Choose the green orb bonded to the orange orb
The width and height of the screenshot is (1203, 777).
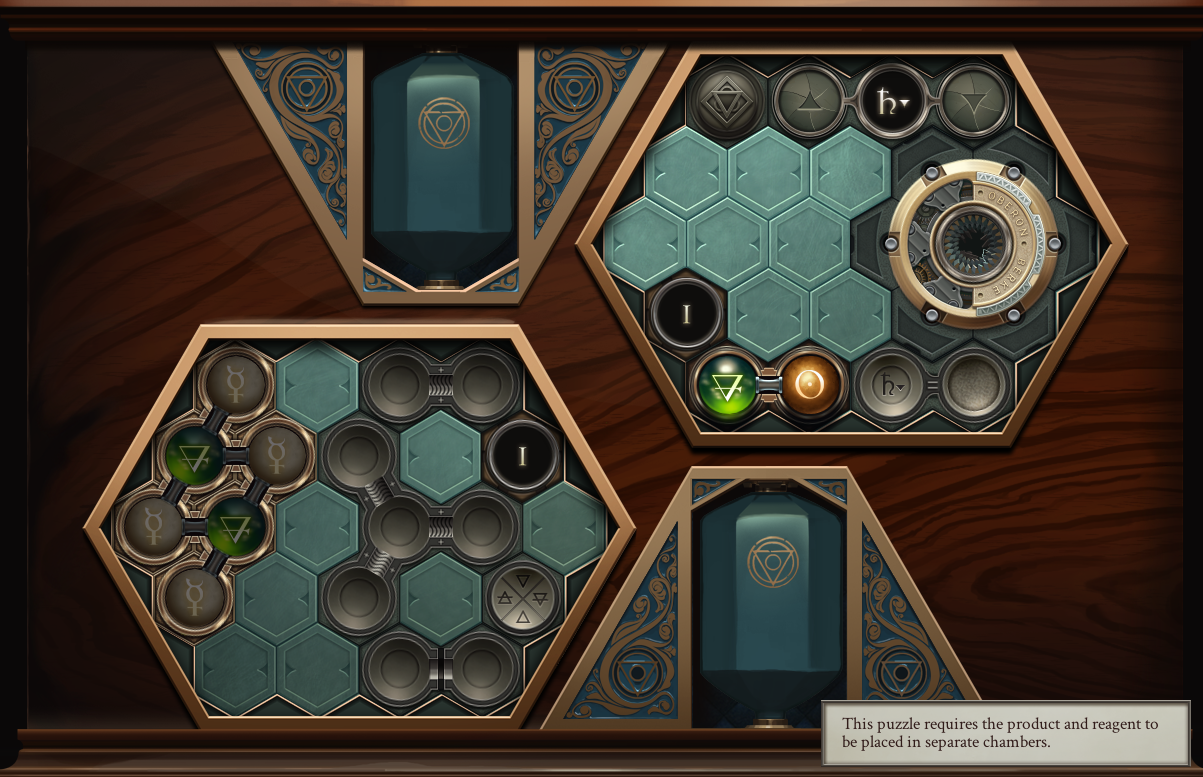[x=728, y=384]
